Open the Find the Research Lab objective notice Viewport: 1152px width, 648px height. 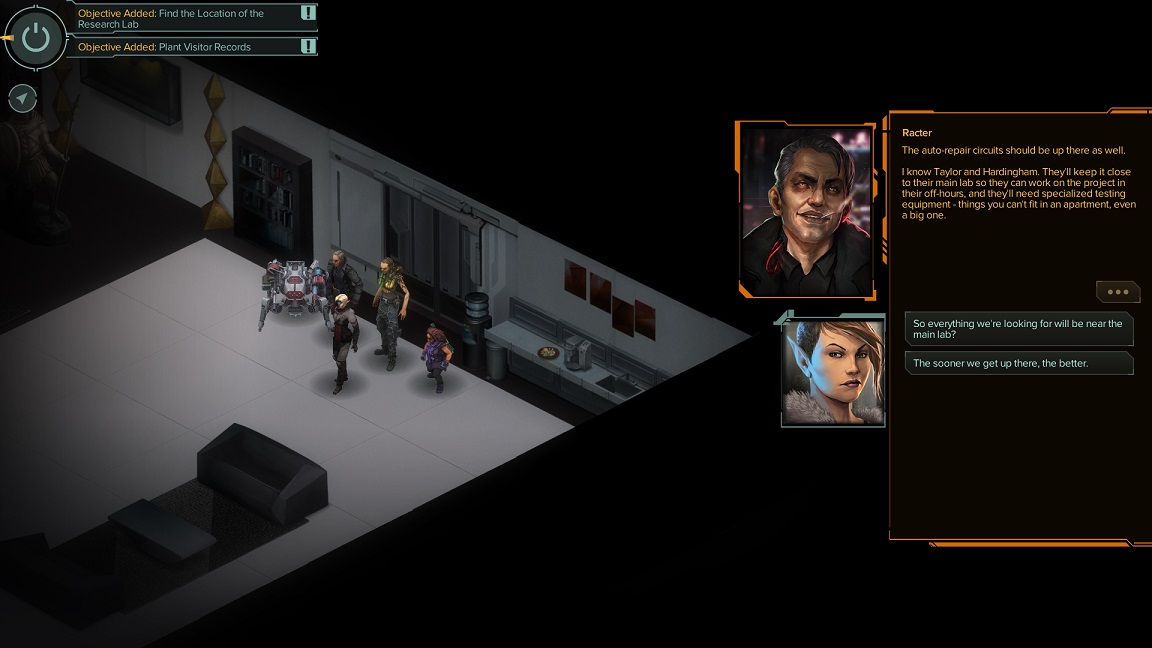pyautogui.click(x=190, y=18)
